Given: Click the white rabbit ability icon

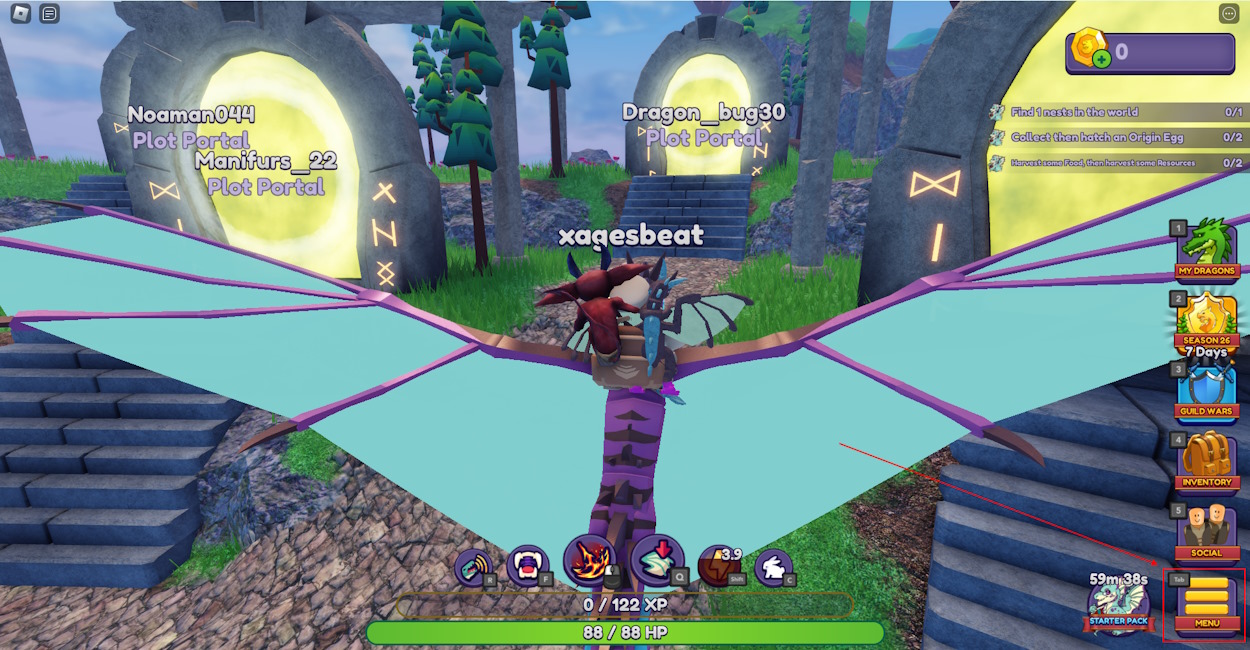Looking at the screenshot, I should pyautogui.click(x=772, y=567).
